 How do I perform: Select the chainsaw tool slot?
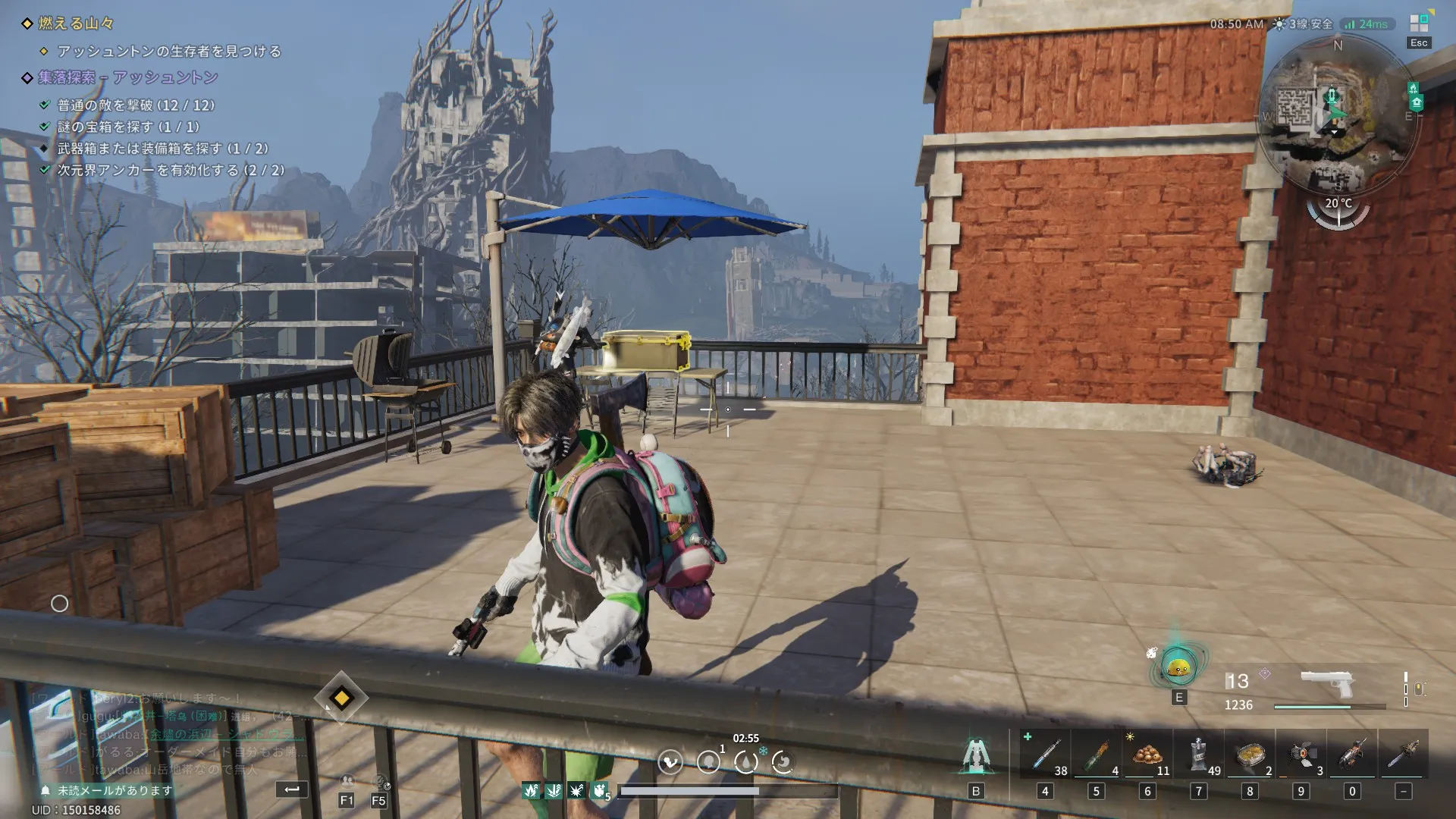tap(1404, 755)
